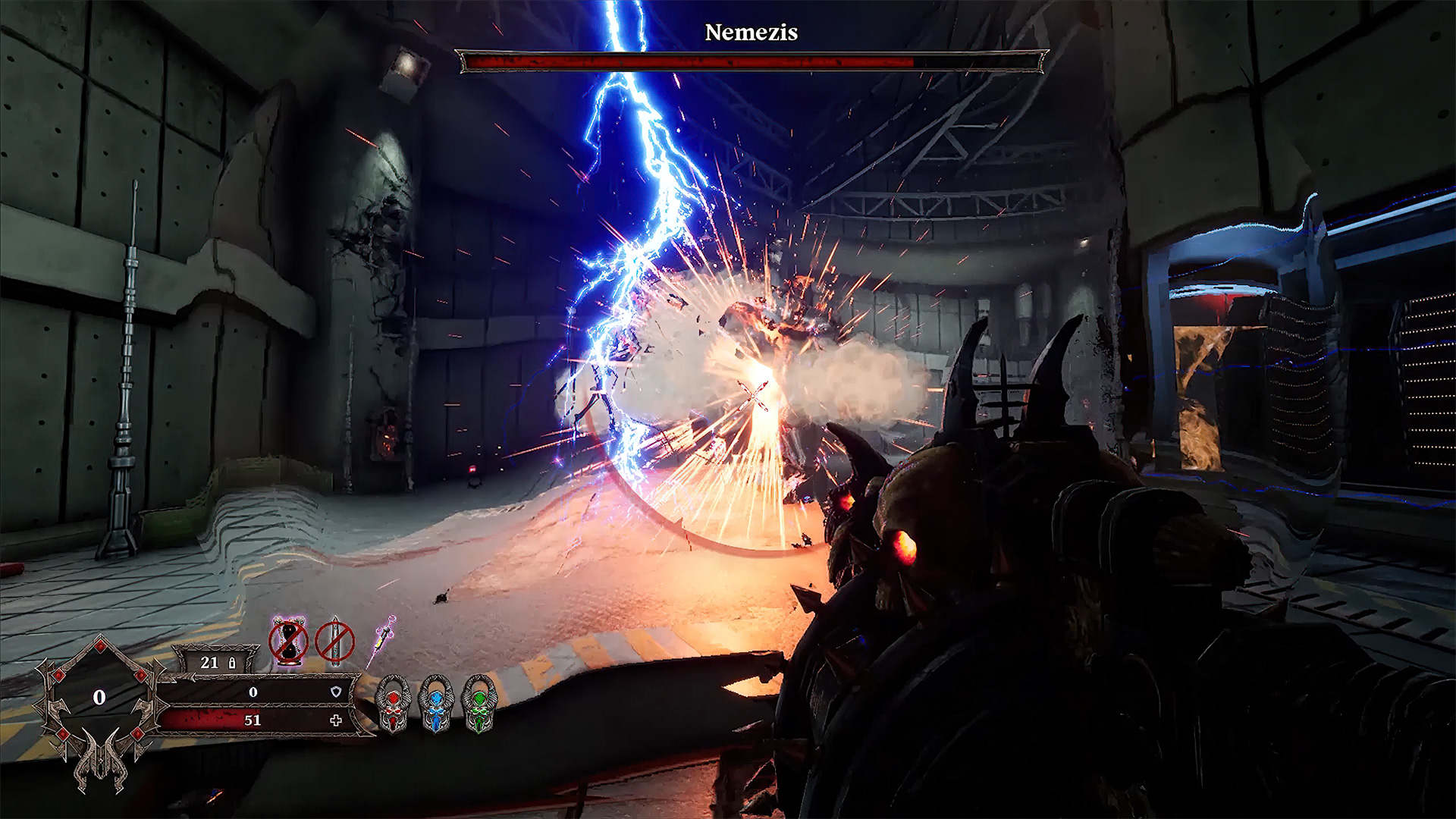Click the blue skull key icon
This screenshot has height=819, width=1456.
(436, 704)
